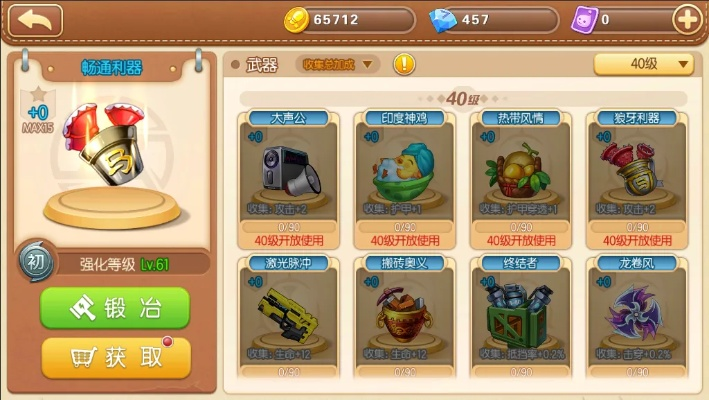Go back with the arrow button
The height and width of the screenshot is (400, 709).
click(x=35, y=19)
